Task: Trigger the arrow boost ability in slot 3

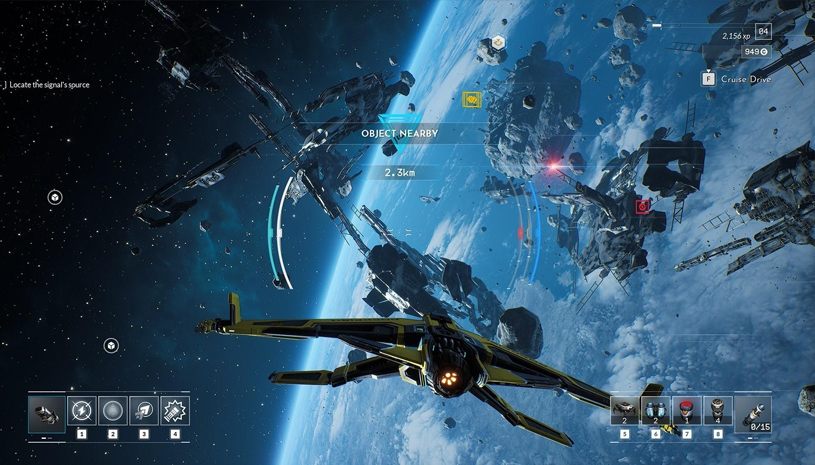Action: (144, 411)
